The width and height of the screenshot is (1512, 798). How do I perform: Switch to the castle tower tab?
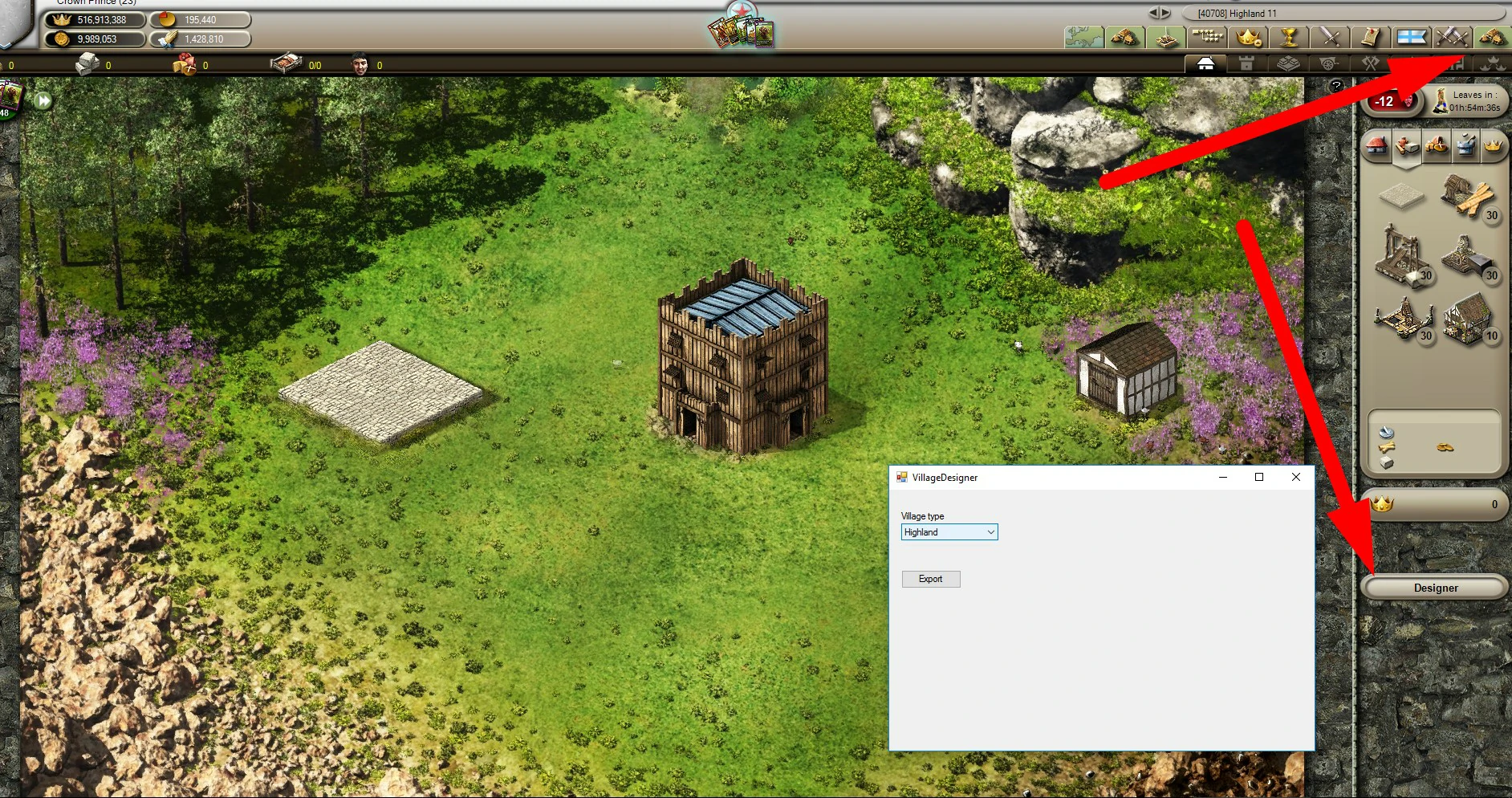[x=1246, y=64]
